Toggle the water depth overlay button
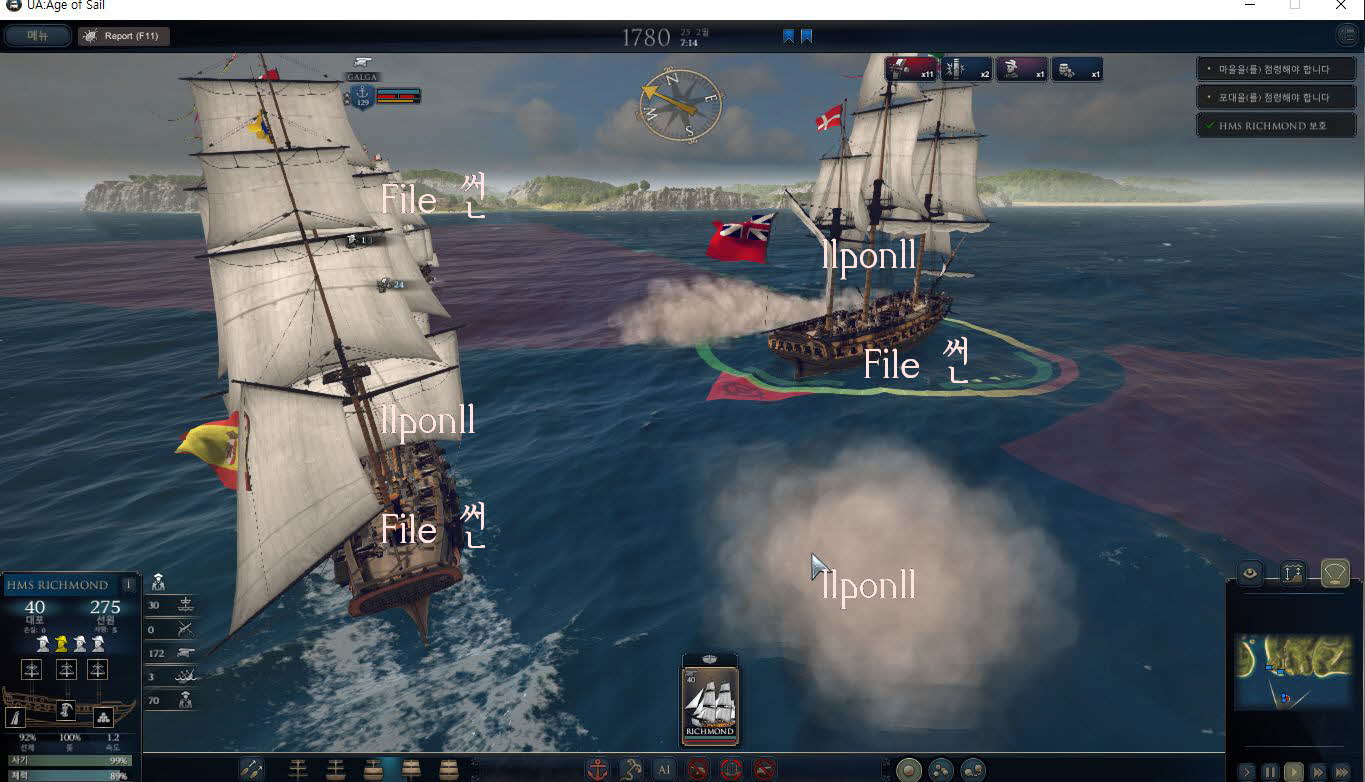The image size is (1365, 782). [1292, 573]
